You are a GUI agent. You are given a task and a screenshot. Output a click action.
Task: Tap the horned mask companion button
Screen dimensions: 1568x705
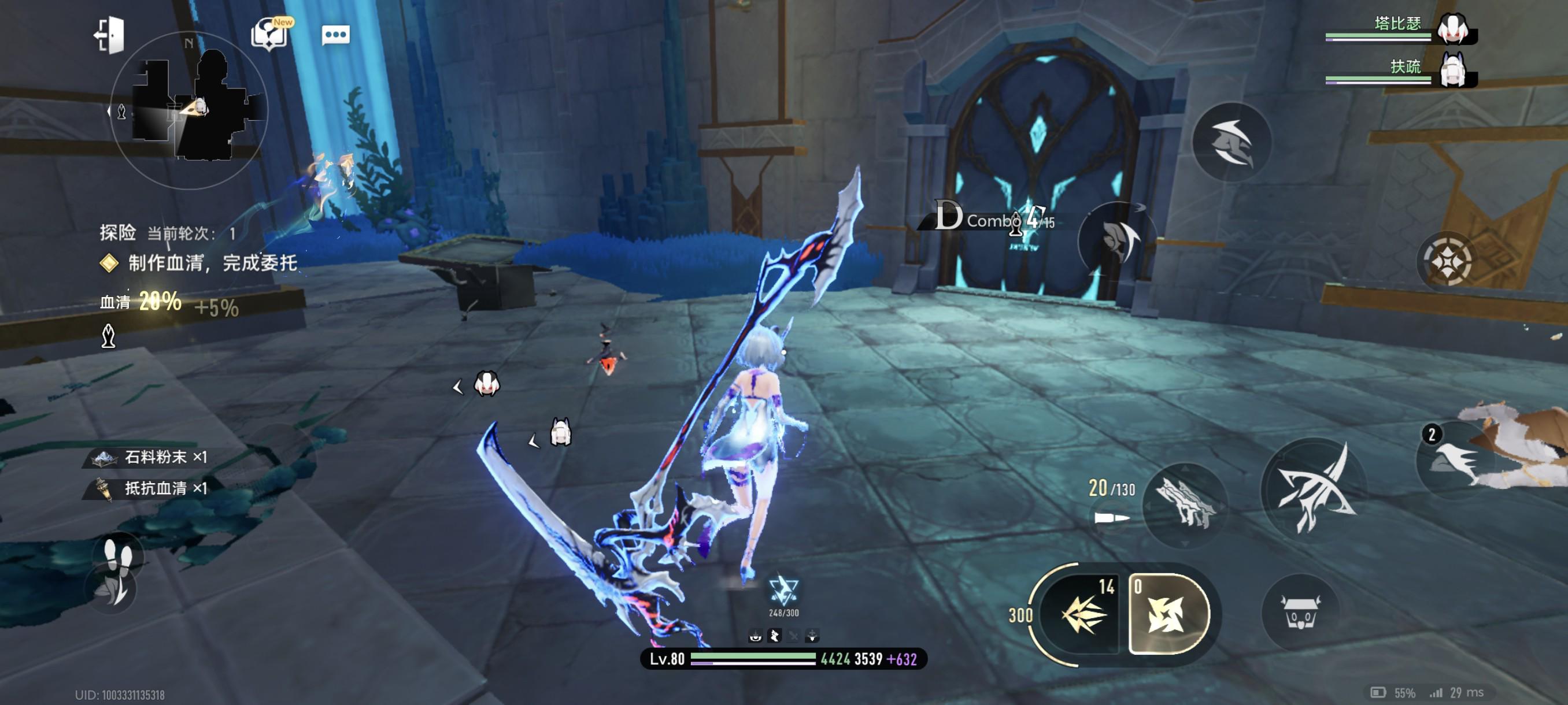click(1300, 611)
